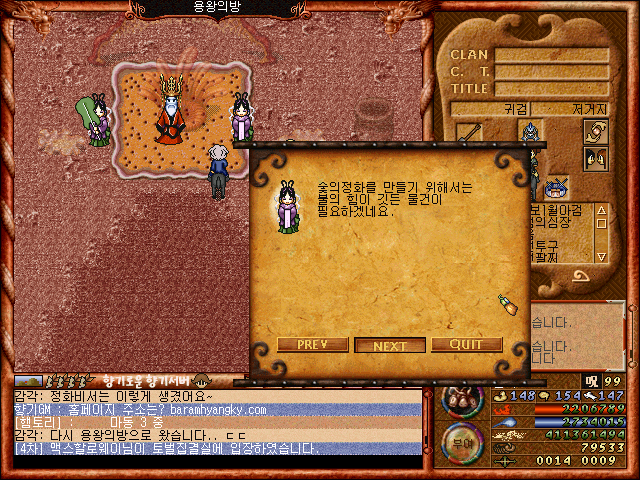Select the equipped weapon slot with the sword
Viewport: 640px width, 480px height.
pos(470,132)
